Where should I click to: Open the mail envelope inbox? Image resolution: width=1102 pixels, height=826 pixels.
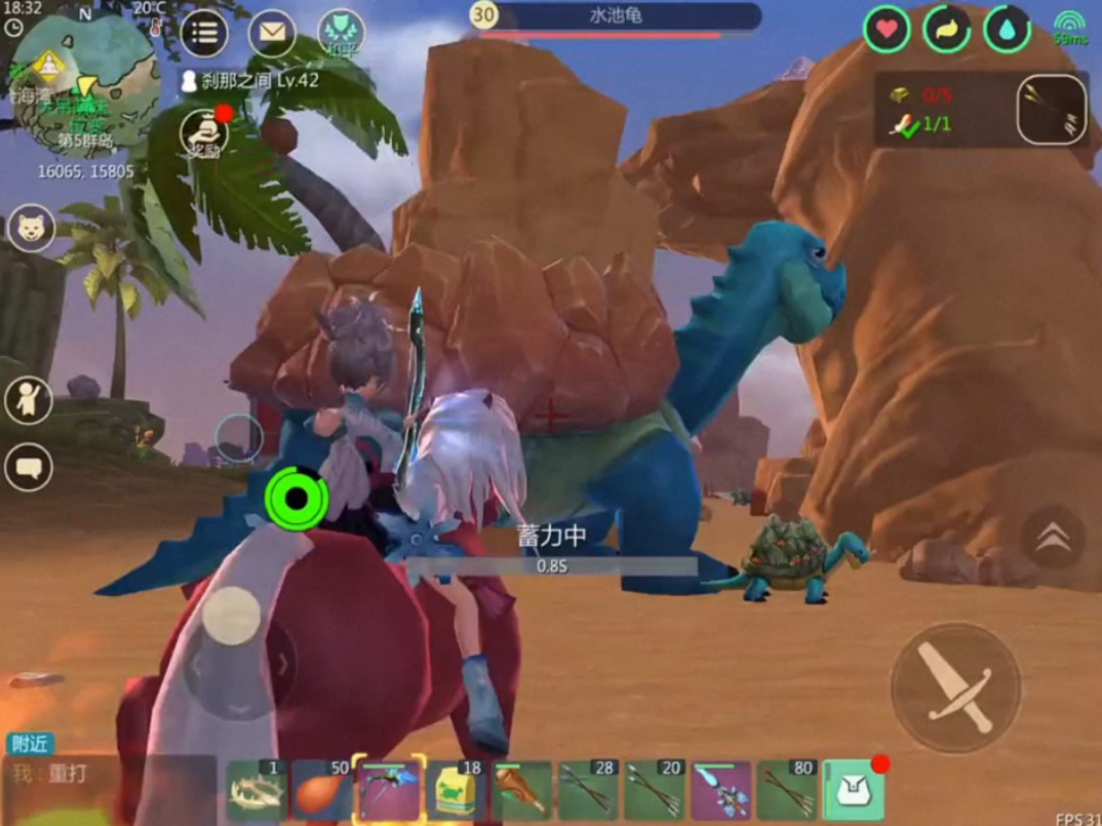[272, 33]
